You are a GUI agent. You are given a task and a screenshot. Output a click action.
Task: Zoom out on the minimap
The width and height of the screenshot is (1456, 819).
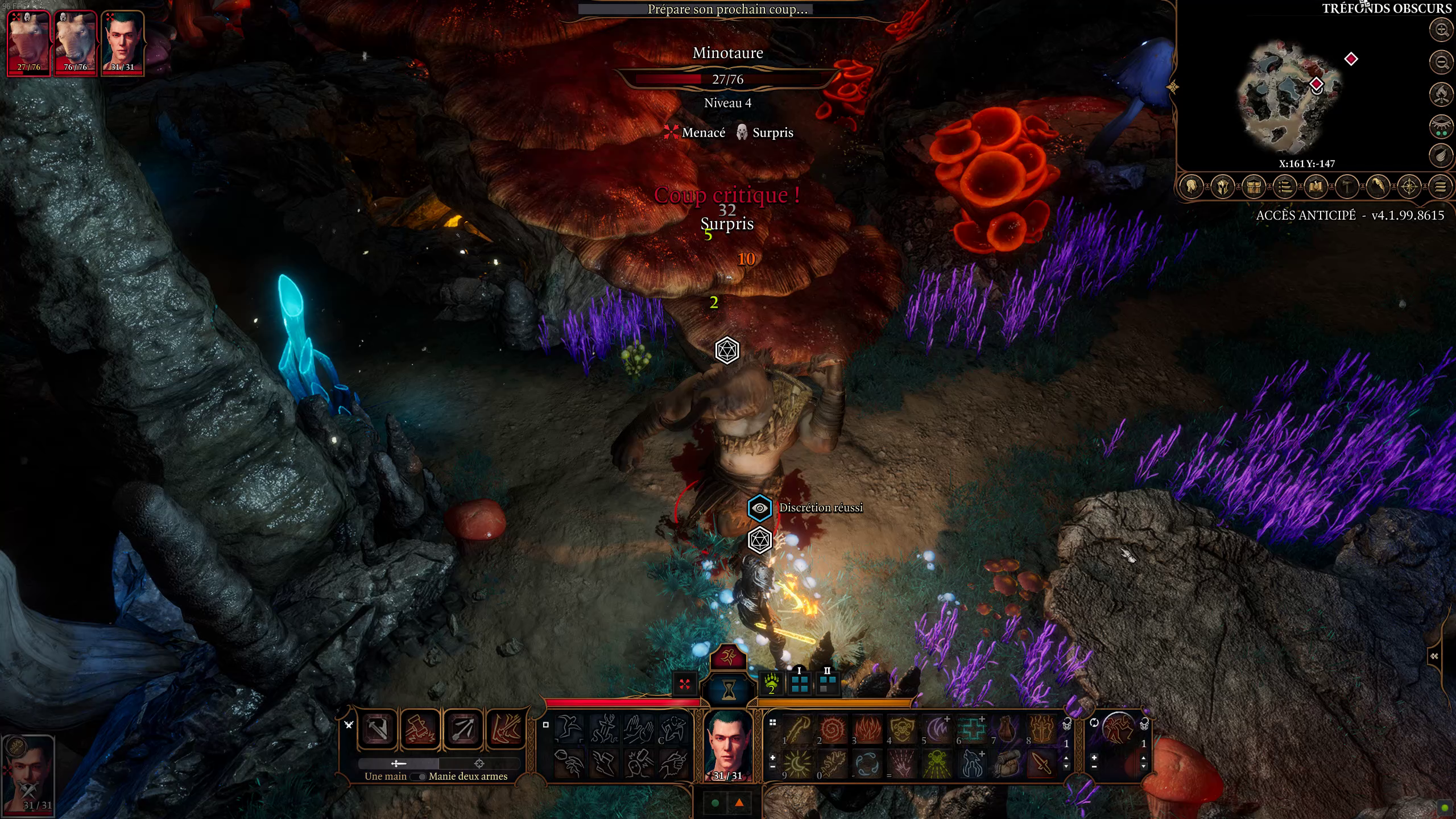pos(1441,61)
